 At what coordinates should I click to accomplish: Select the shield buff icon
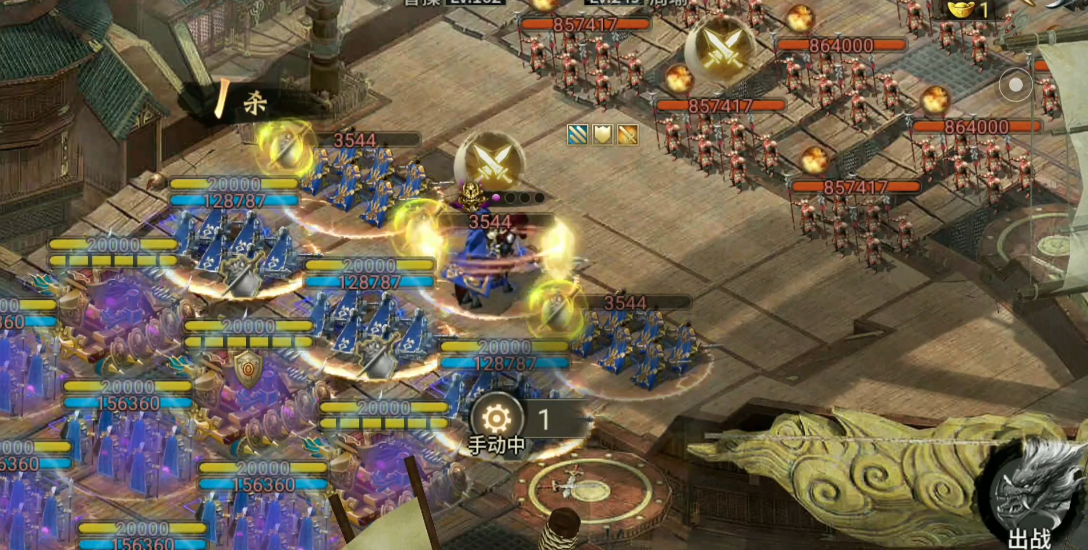click(x=603, y=134)
